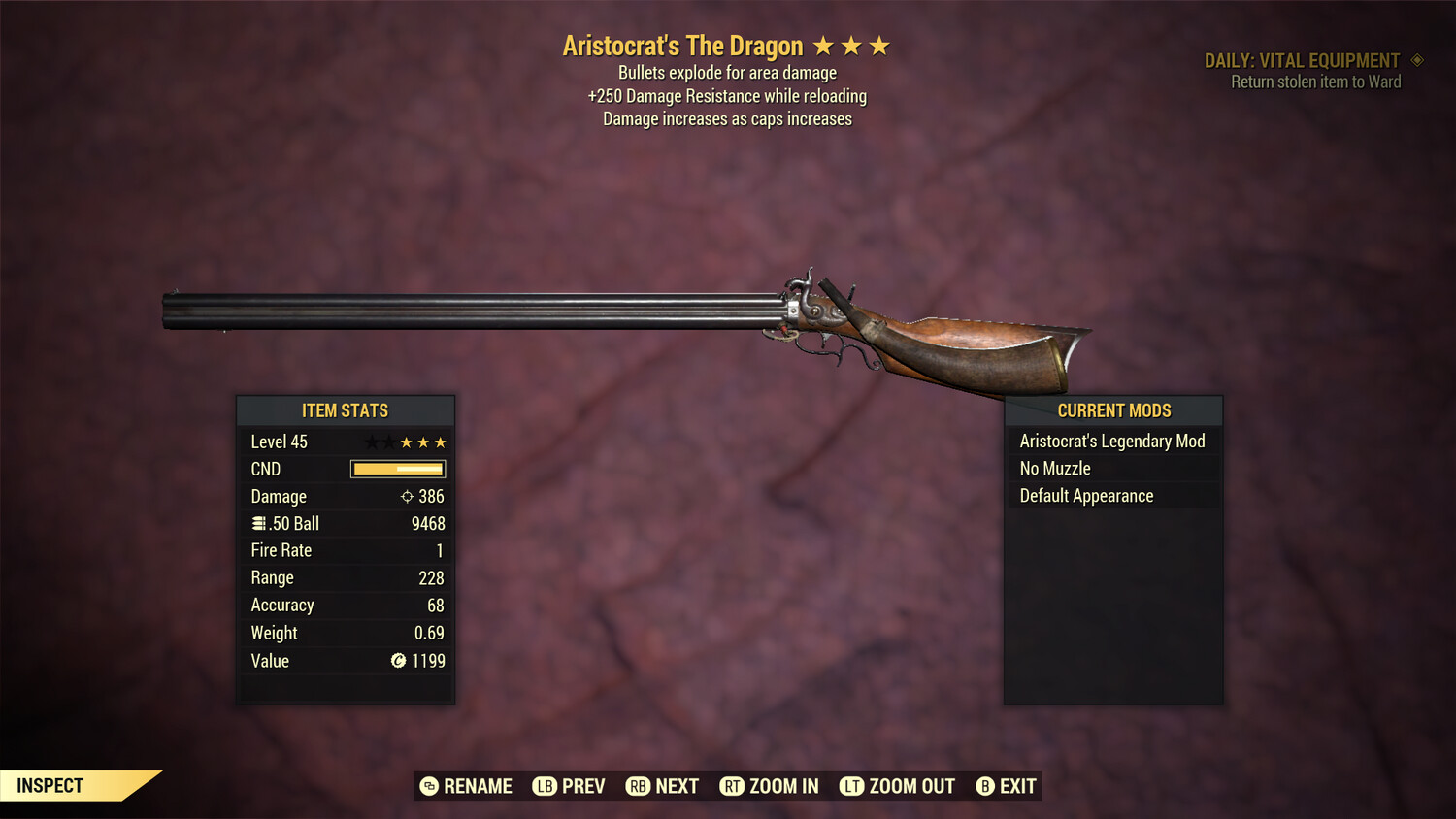The height and width of the screenshot is (819, 1456).
Task: Open the Default Appearance entry
Action: tap(1085, 495)
